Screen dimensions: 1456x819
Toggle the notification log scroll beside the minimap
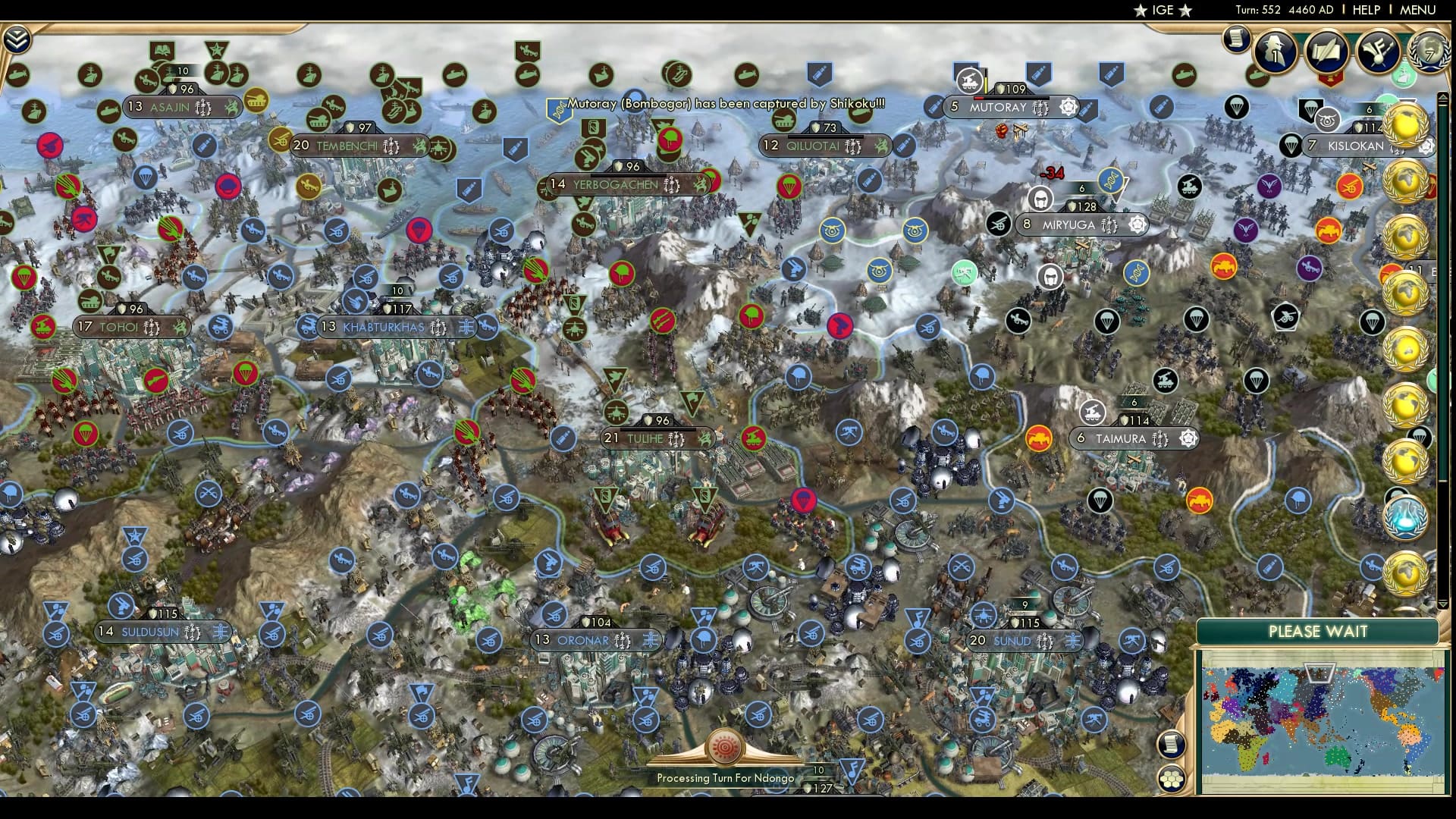pos(1172,745)
